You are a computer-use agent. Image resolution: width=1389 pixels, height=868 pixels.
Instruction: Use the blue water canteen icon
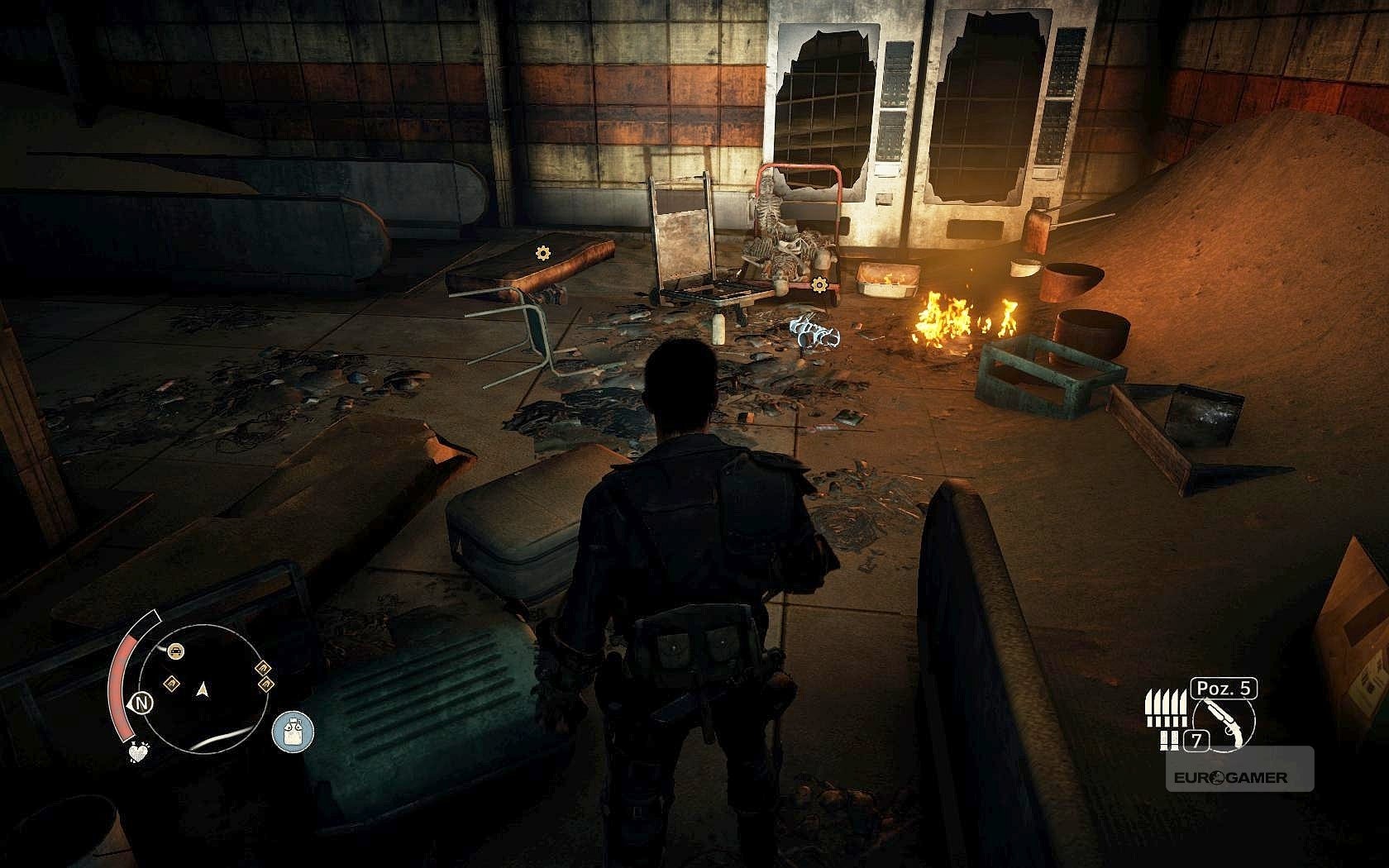point(293,732)
